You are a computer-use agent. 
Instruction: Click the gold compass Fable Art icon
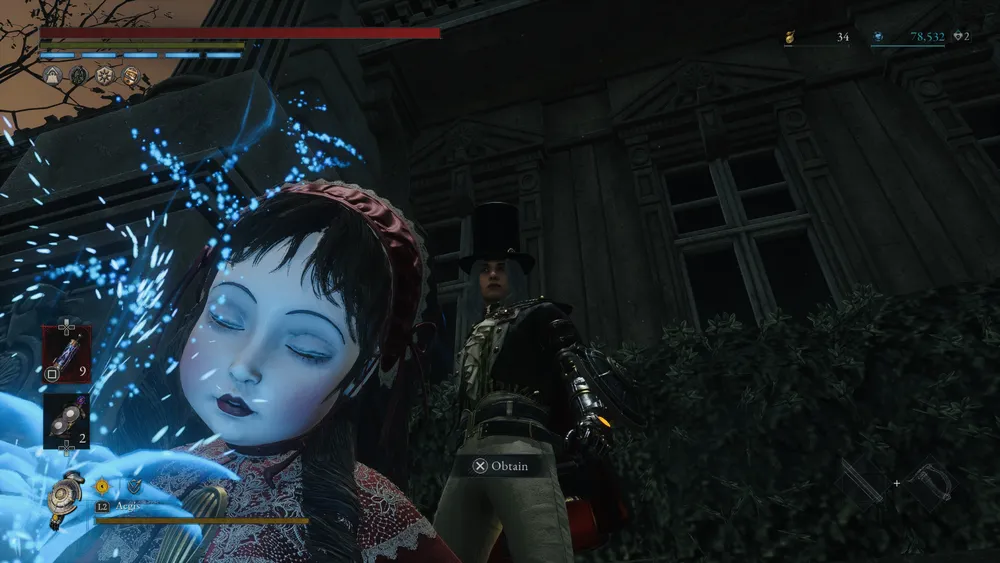101,487
